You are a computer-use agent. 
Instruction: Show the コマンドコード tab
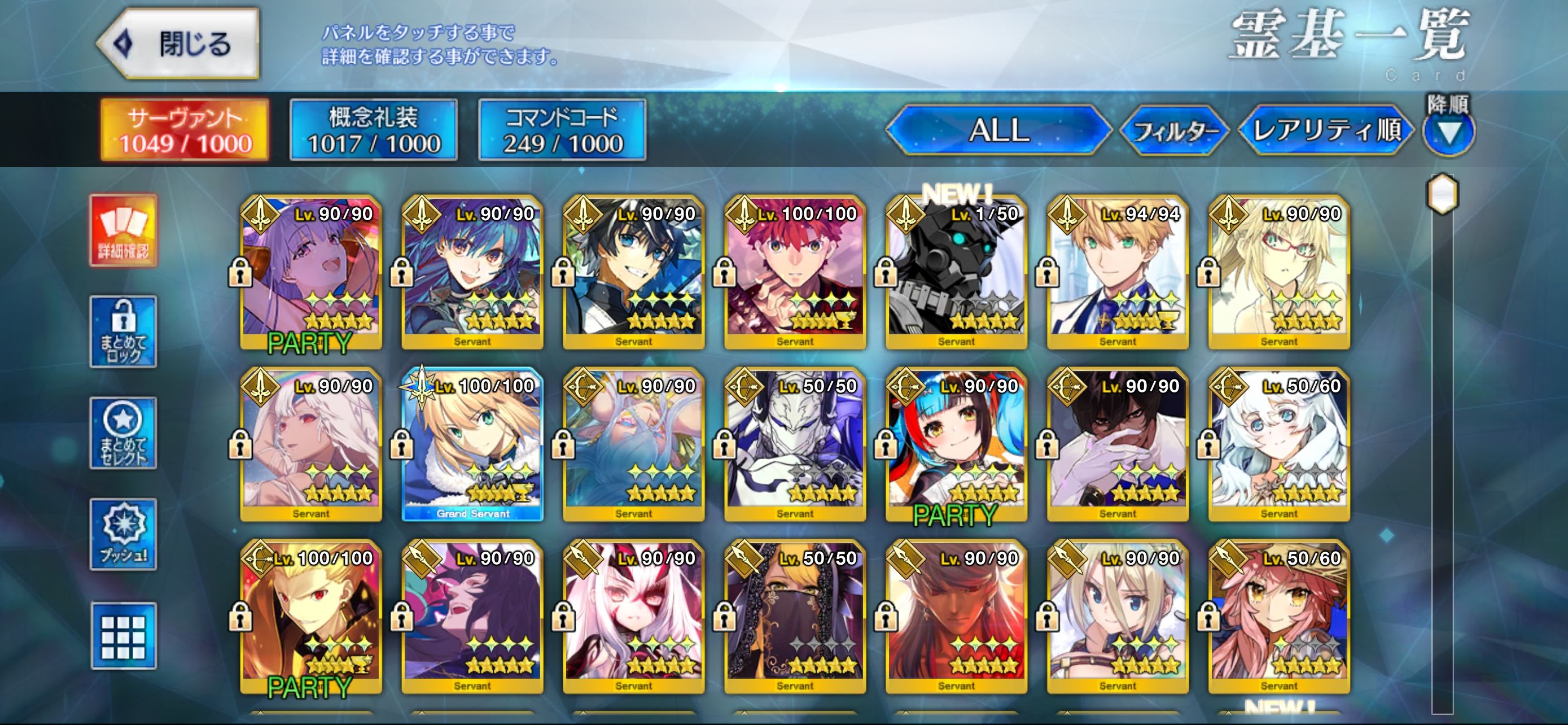point(562,130)
